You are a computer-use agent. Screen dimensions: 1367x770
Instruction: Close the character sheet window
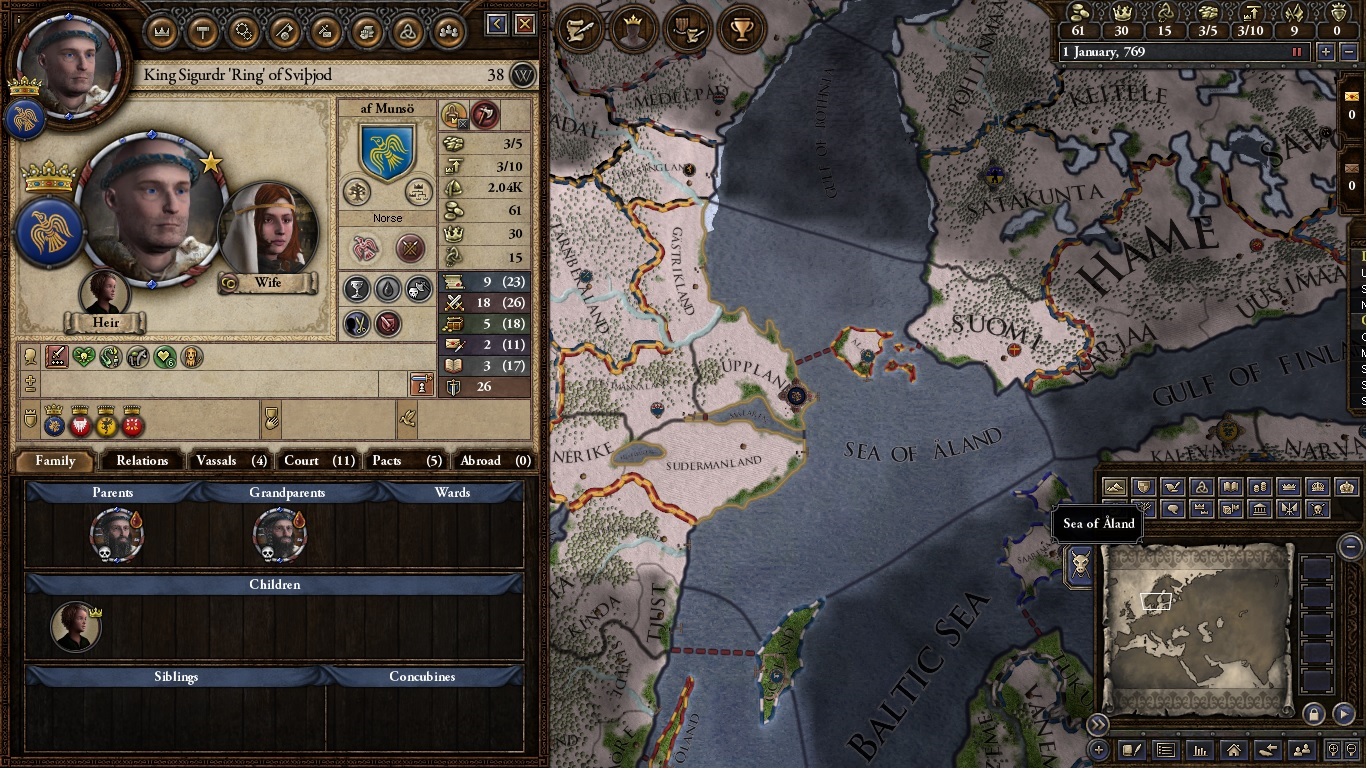(x=525, y=24)
